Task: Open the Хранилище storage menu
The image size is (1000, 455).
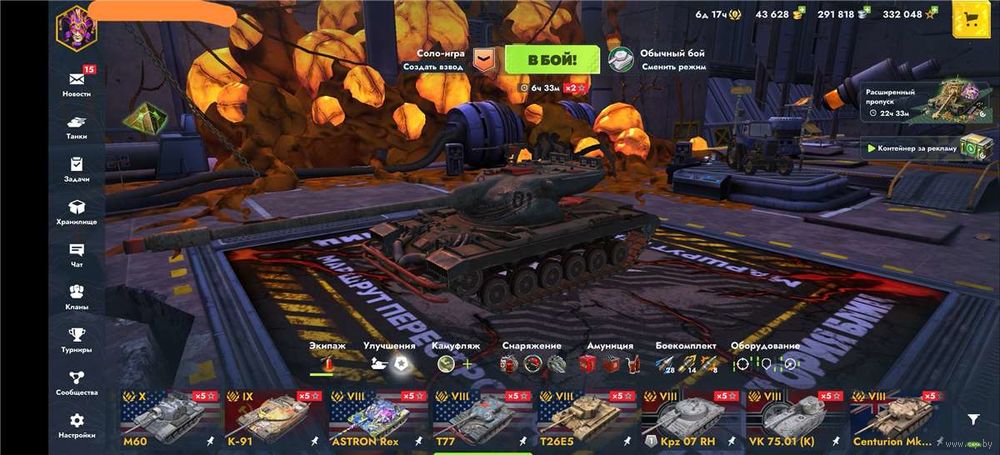Action: click(x=76, y=210)
